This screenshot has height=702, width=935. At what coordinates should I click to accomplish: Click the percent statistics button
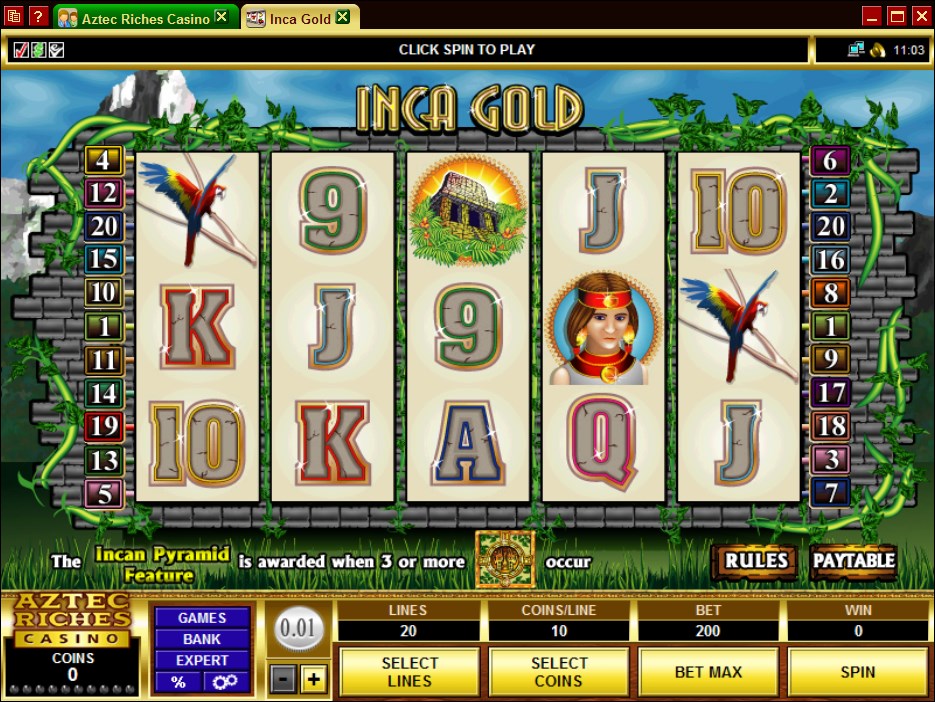(x=178, y=681)
